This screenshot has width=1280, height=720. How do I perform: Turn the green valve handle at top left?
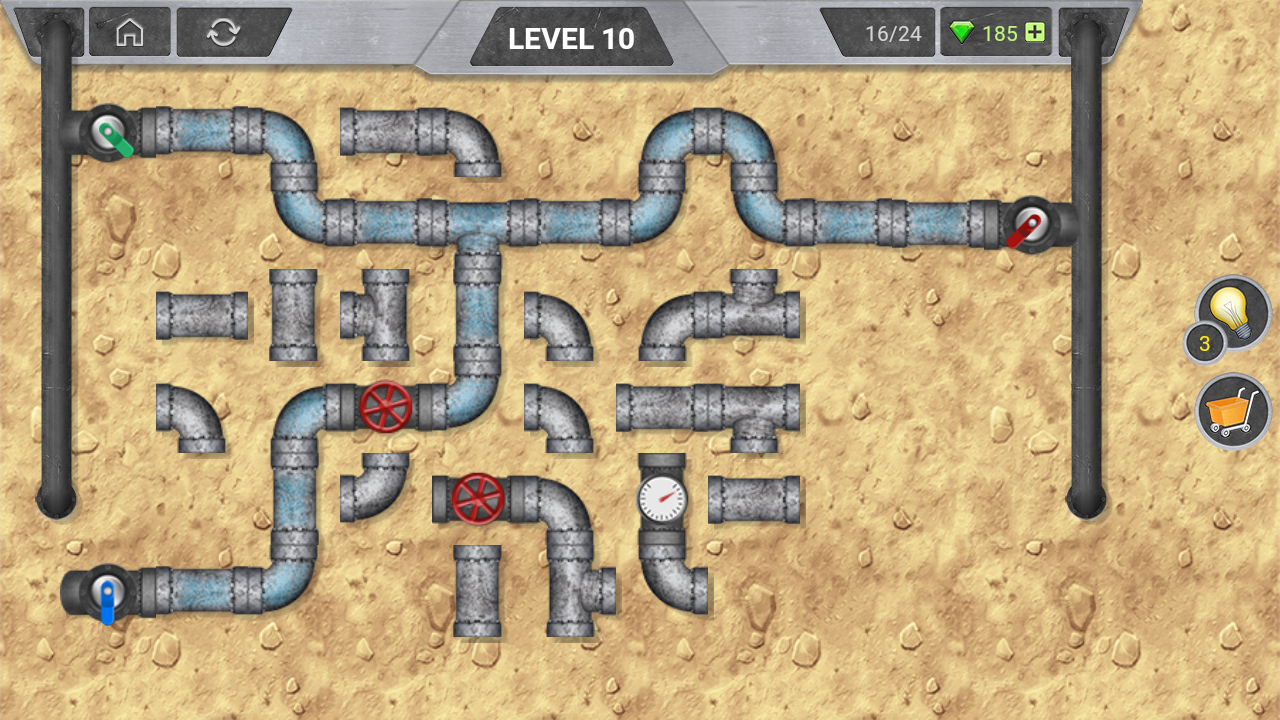107,130
